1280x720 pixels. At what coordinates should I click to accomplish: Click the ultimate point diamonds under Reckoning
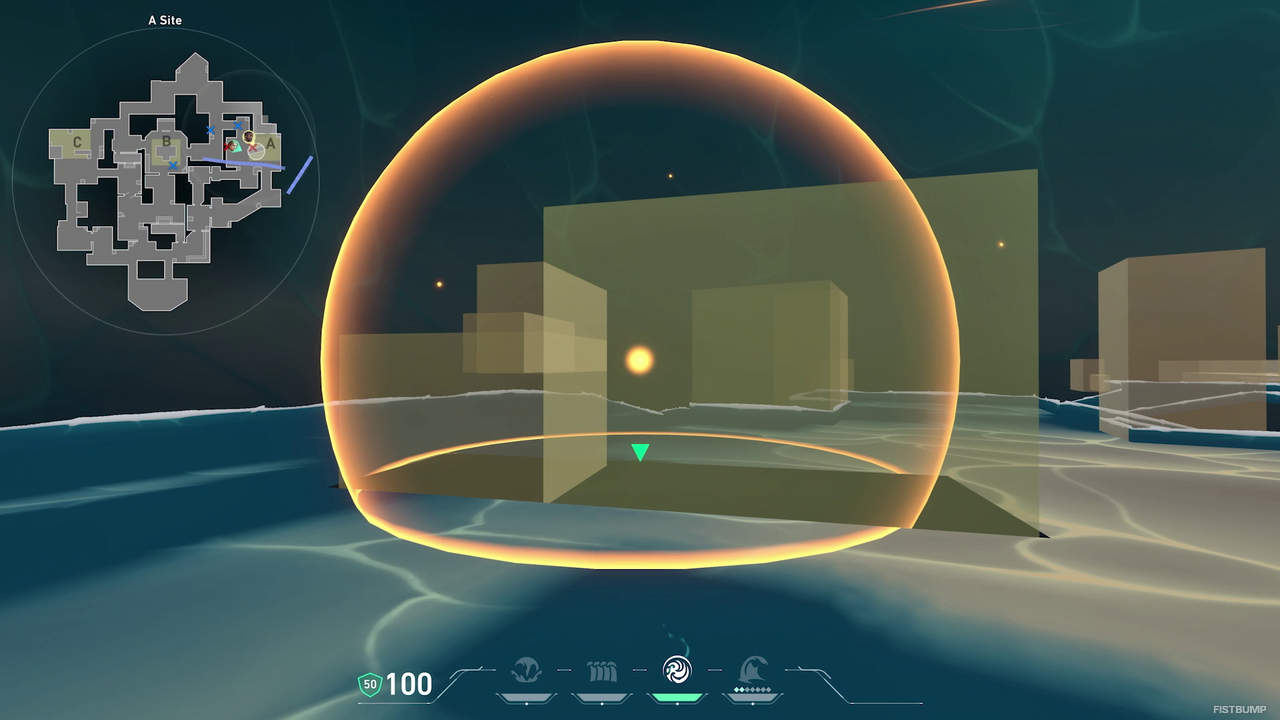tap(752, 689)
